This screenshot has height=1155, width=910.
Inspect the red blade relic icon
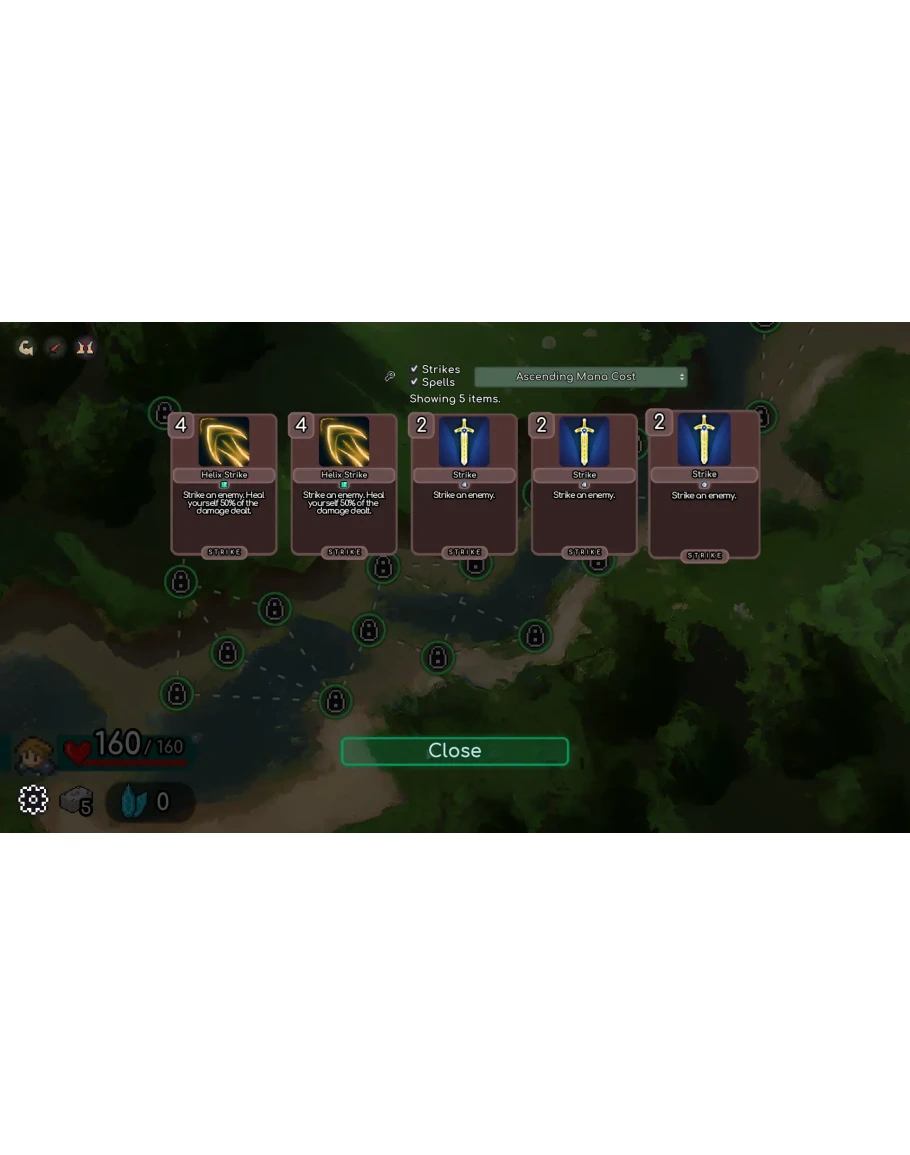point(56,348)
